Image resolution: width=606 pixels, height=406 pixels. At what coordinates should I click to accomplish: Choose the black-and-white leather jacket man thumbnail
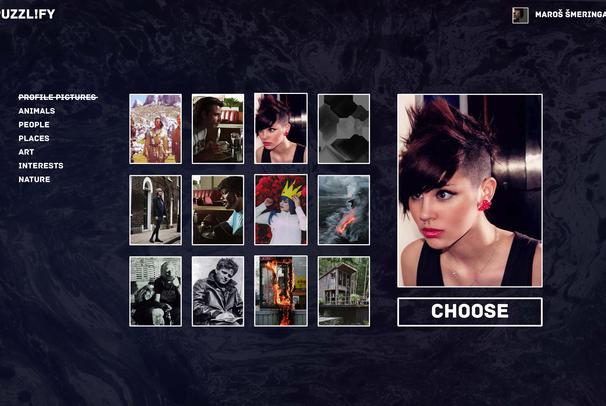[218, 291]
